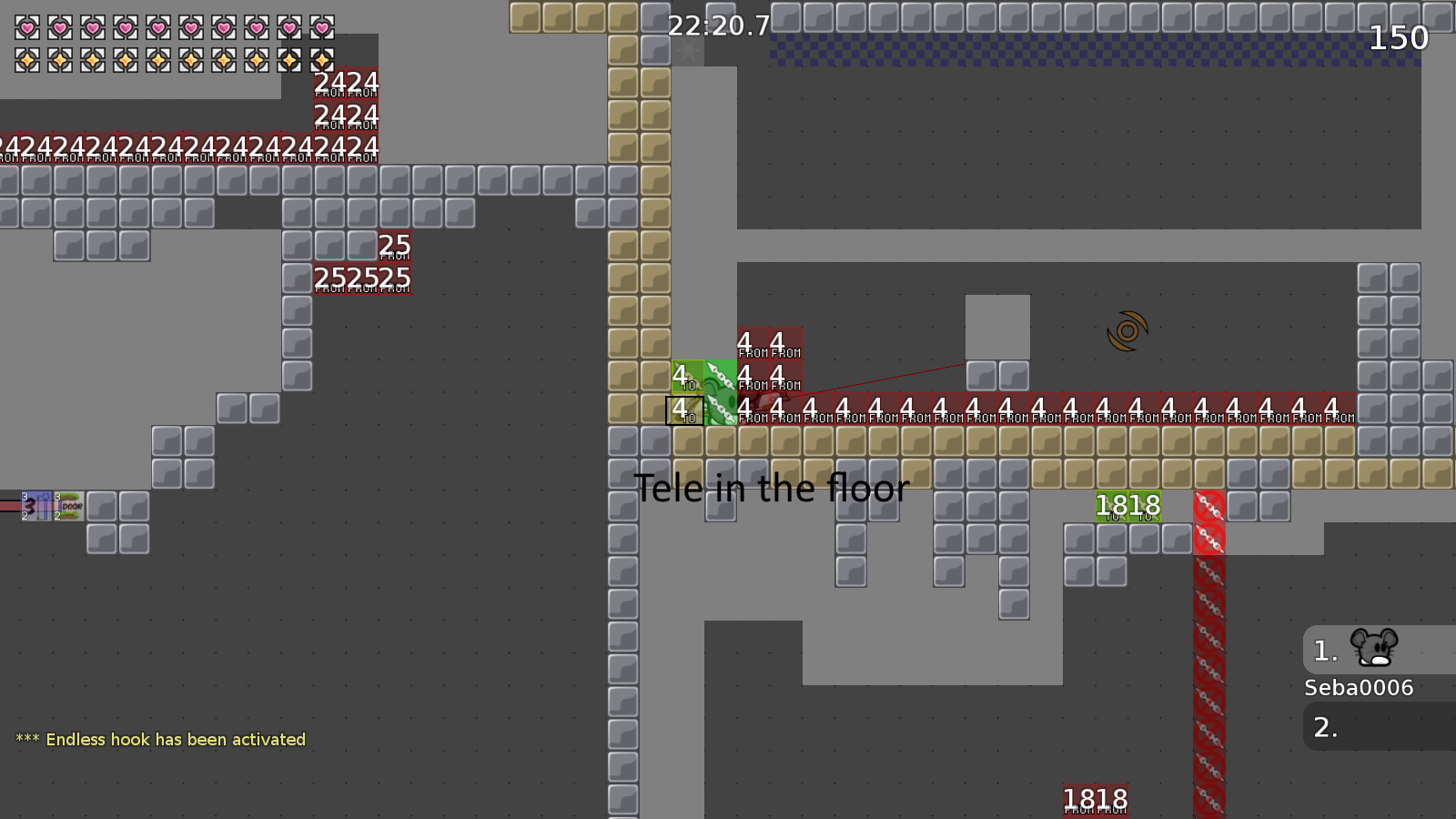Click the spinning shuriken pickup in the room
The width and height of the screenshot is (1456, 819).
(x=1127, y=330)
